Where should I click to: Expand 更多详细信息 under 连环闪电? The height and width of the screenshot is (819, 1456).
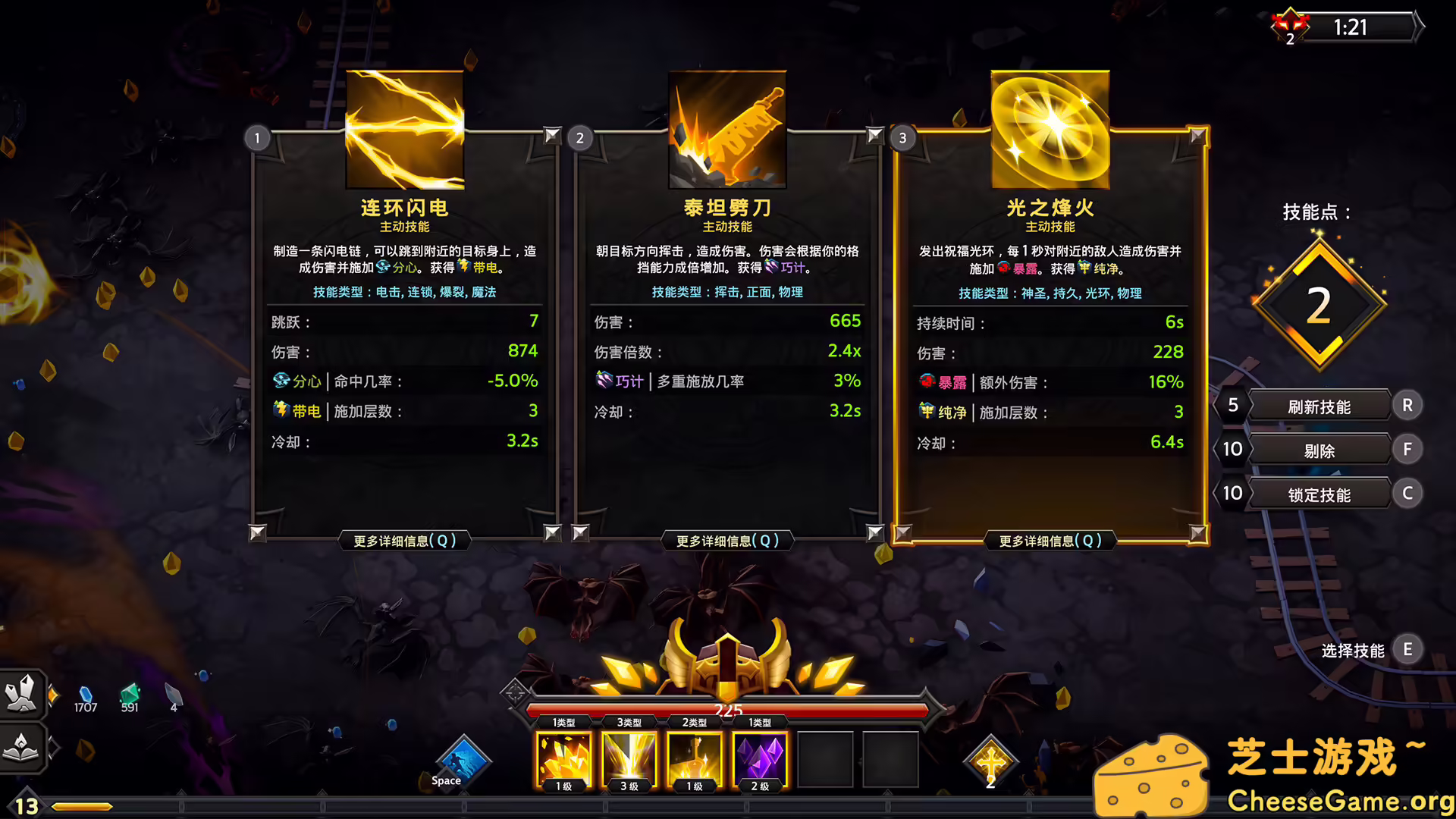(x=403, y=541)
